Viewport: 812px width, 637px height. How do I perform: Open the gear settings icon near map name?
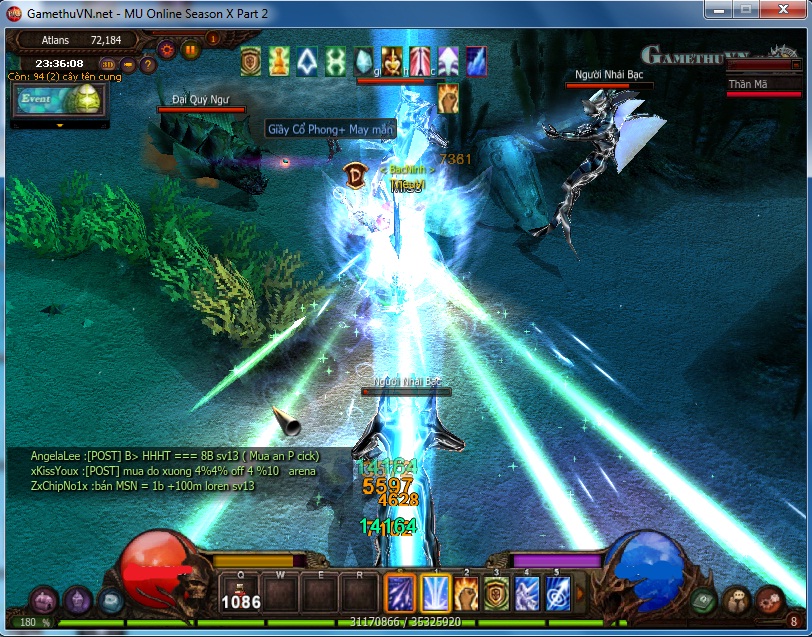pyautogui.click(x=168, y=48)
